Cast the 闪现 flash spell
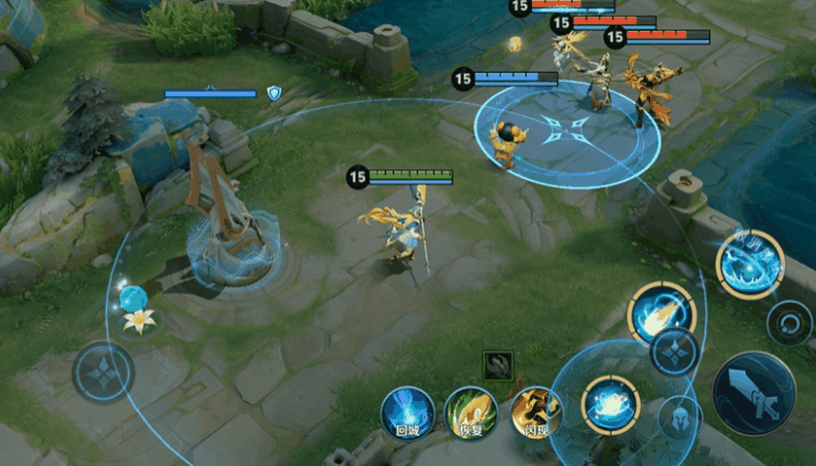 [x=536, y=412]
